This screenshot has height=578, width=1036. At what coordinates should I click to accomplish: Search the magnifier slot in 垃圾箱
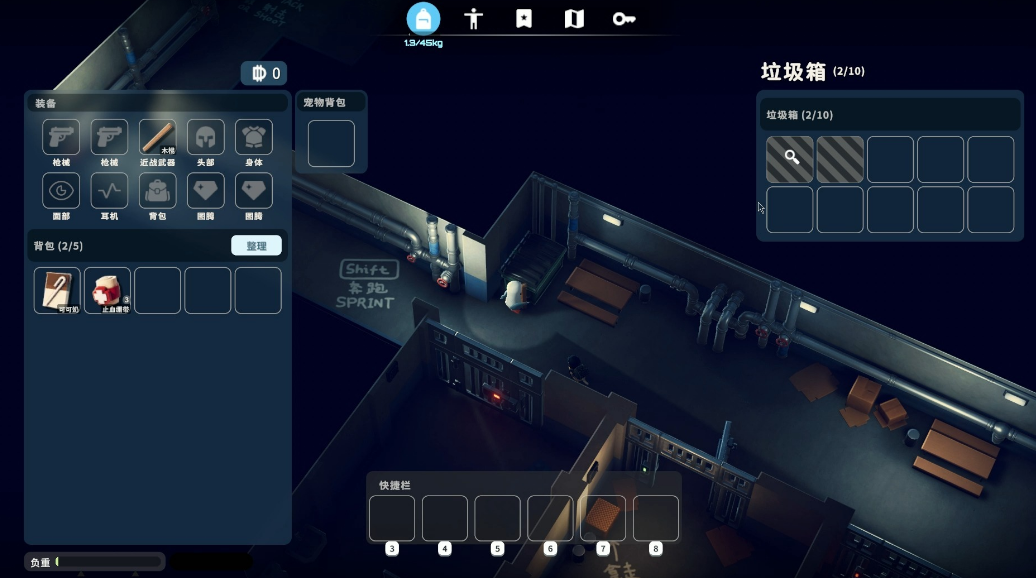(x=790, y=159)
